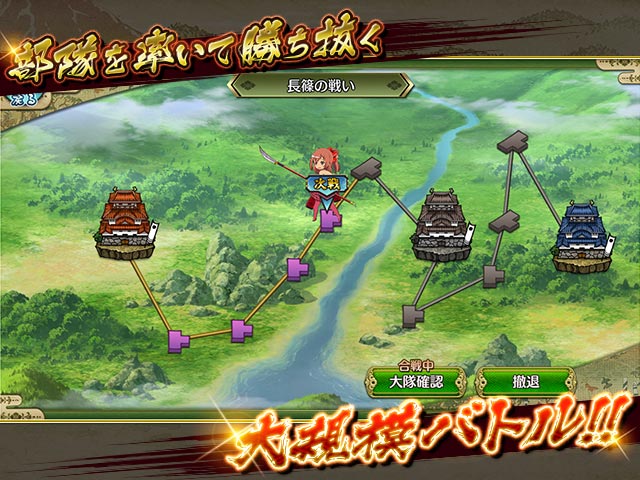
Task: Select the red castle map node
Action: pyautogui.click(x=126, y=226)
